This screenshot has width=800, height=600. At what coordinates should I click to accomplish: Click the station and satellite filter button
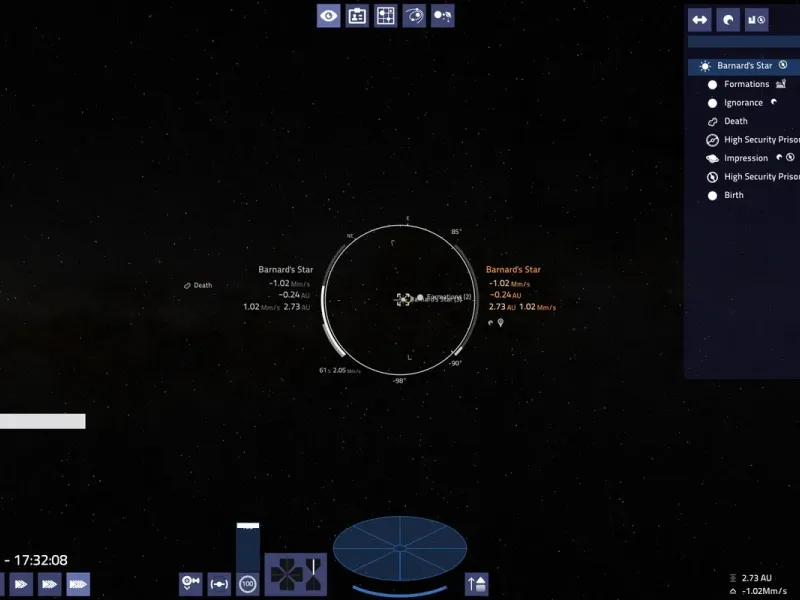756,19
